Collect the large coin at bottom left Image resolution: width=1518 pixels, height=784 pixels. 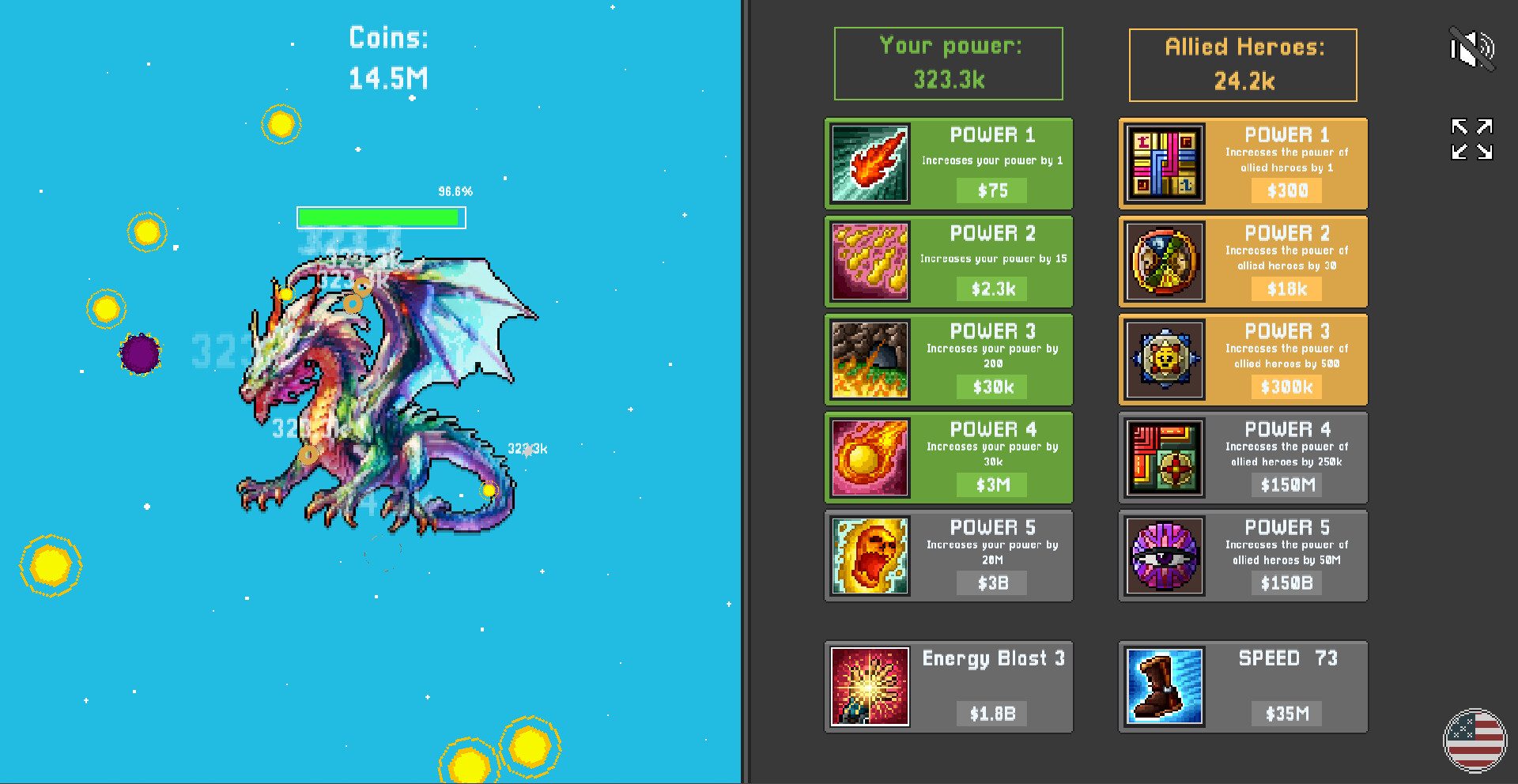point(51,565)
